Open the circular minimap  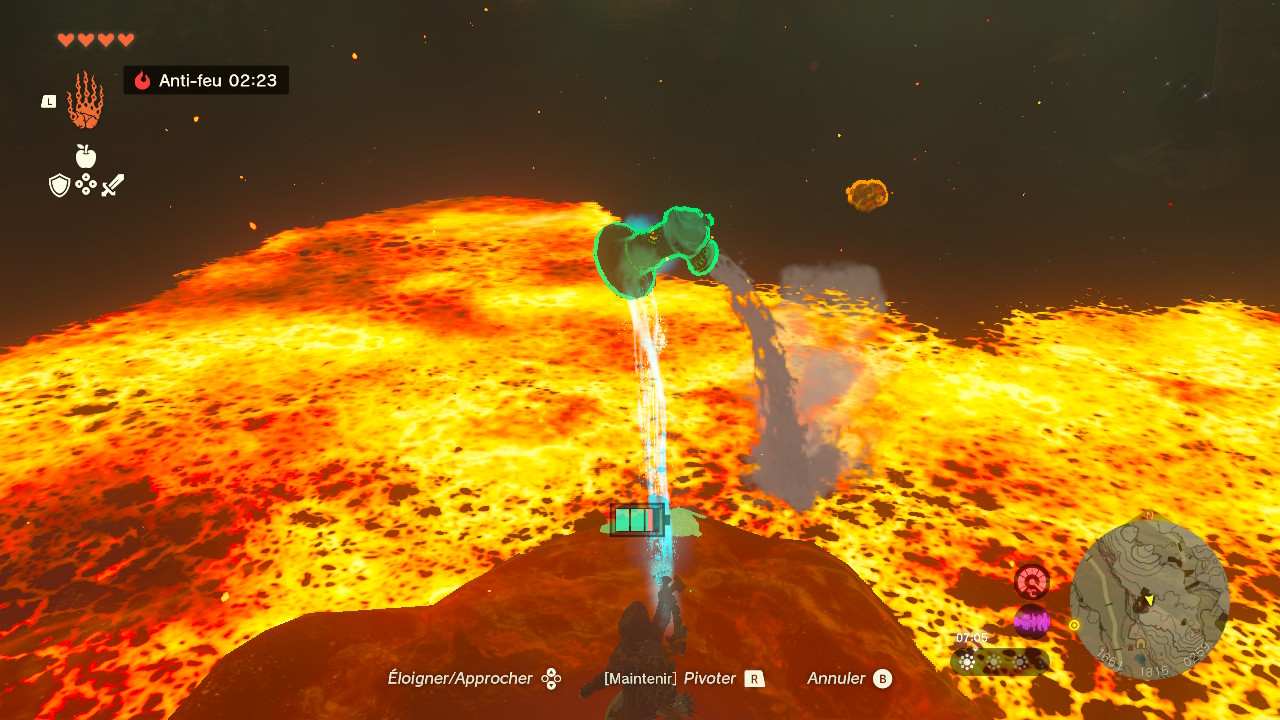click(x=1149, y=599)
